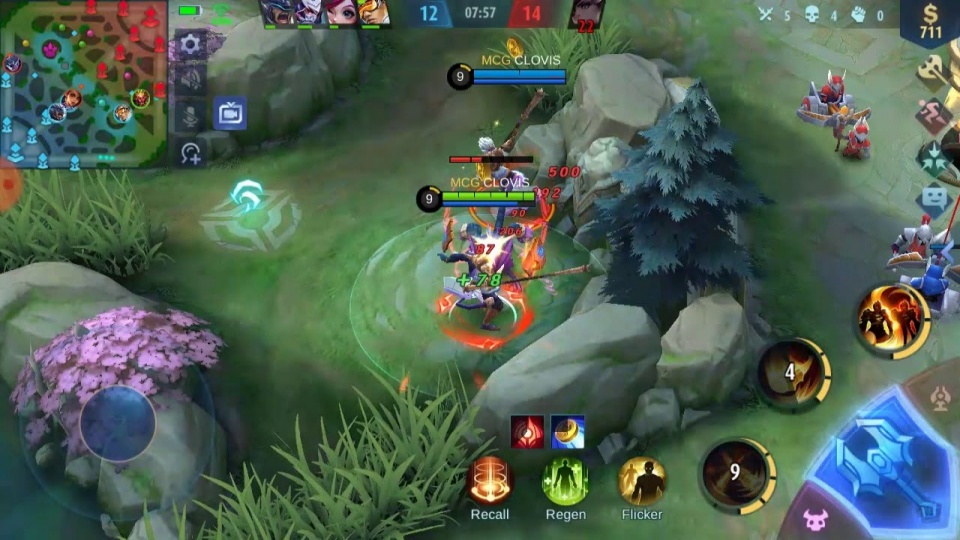Activate the Flicker battle spell
Viewport: 960px width, 540px height.
(x=642, y=481)
